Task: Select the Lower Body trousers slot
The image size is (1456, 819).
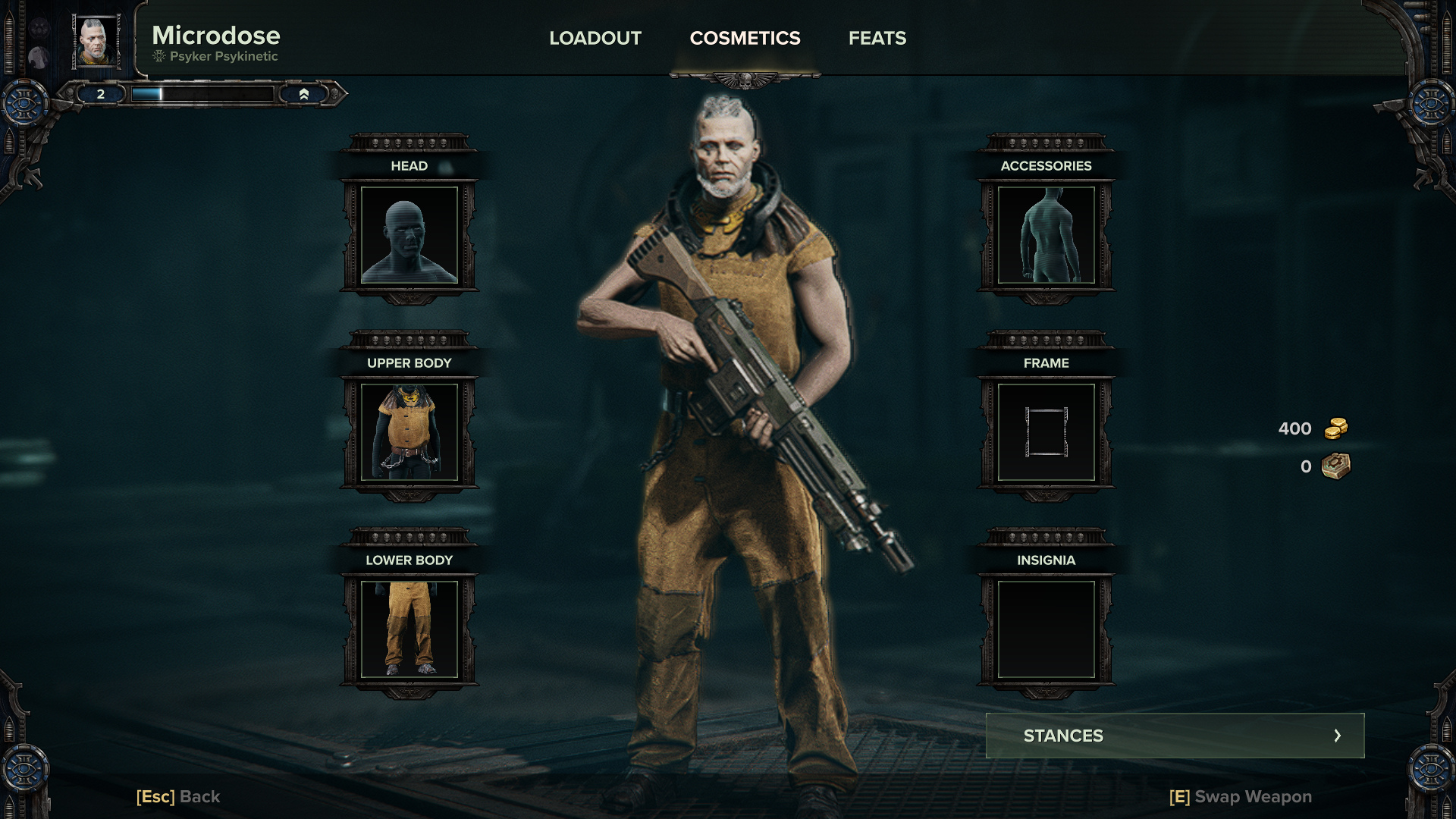Action: pos(409,629)
